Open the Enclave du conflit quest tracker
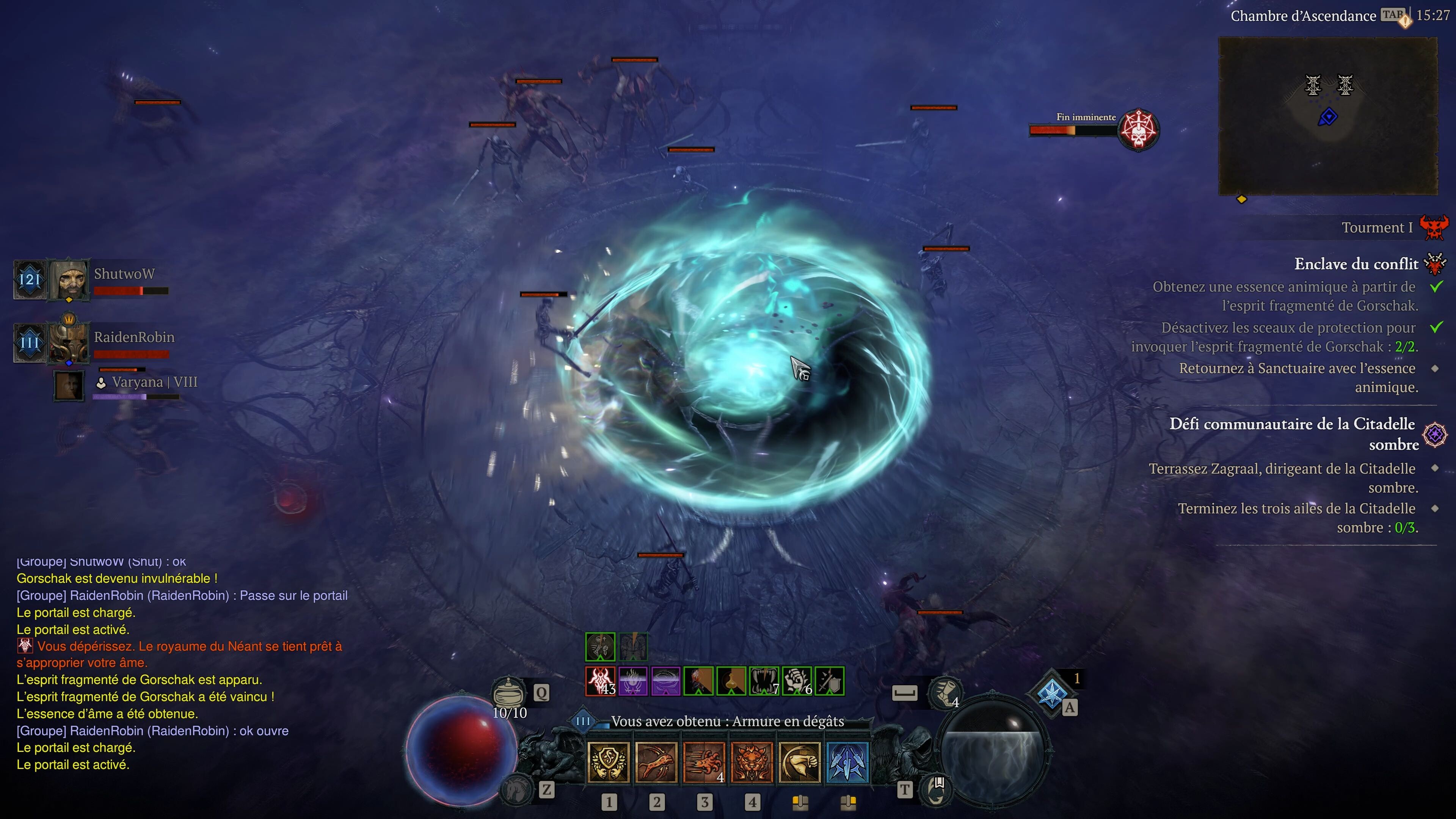 pyautogui.click(x=1356, y=264)
